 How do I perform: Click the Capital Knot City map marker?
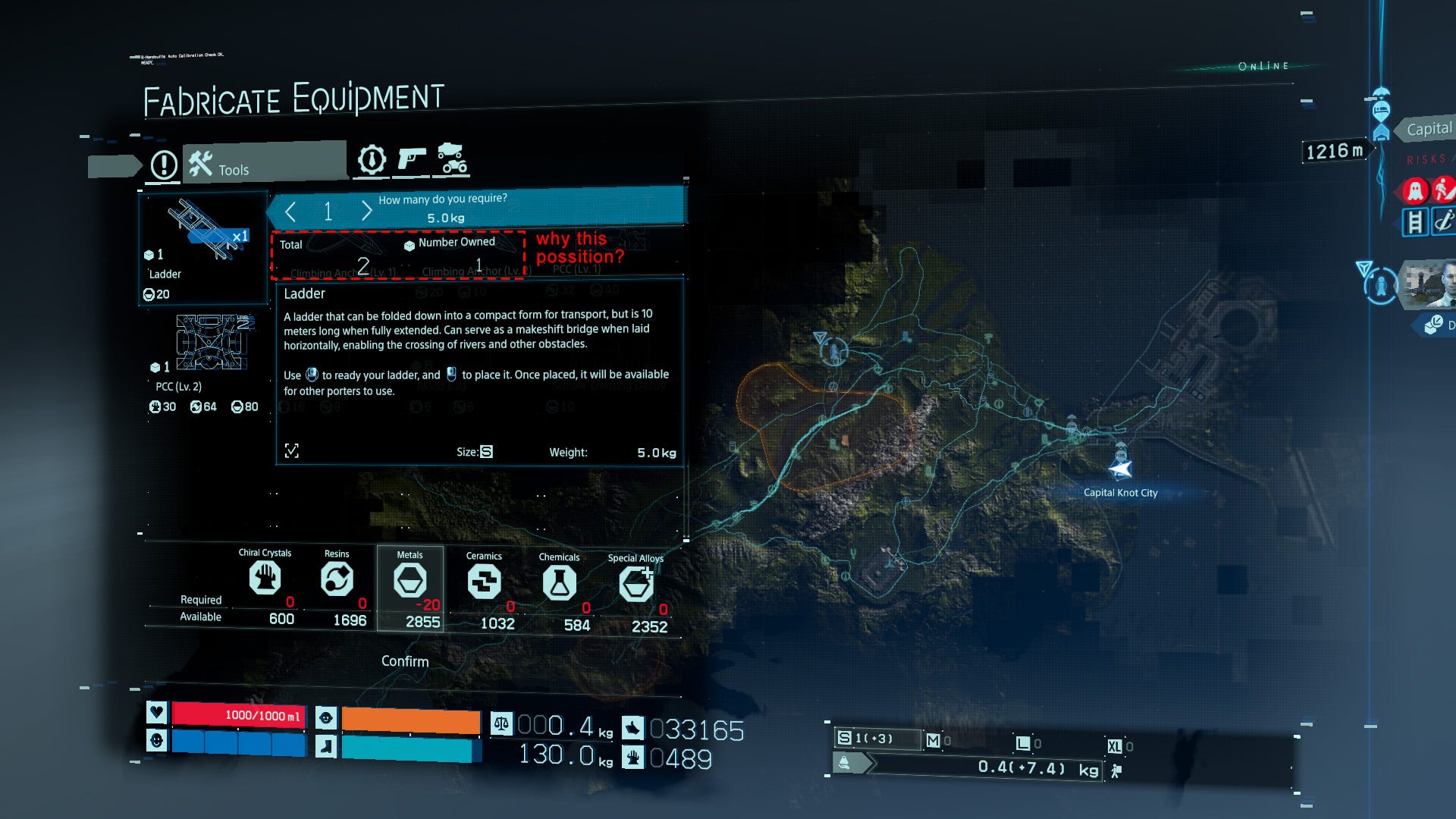[1120, 469]
